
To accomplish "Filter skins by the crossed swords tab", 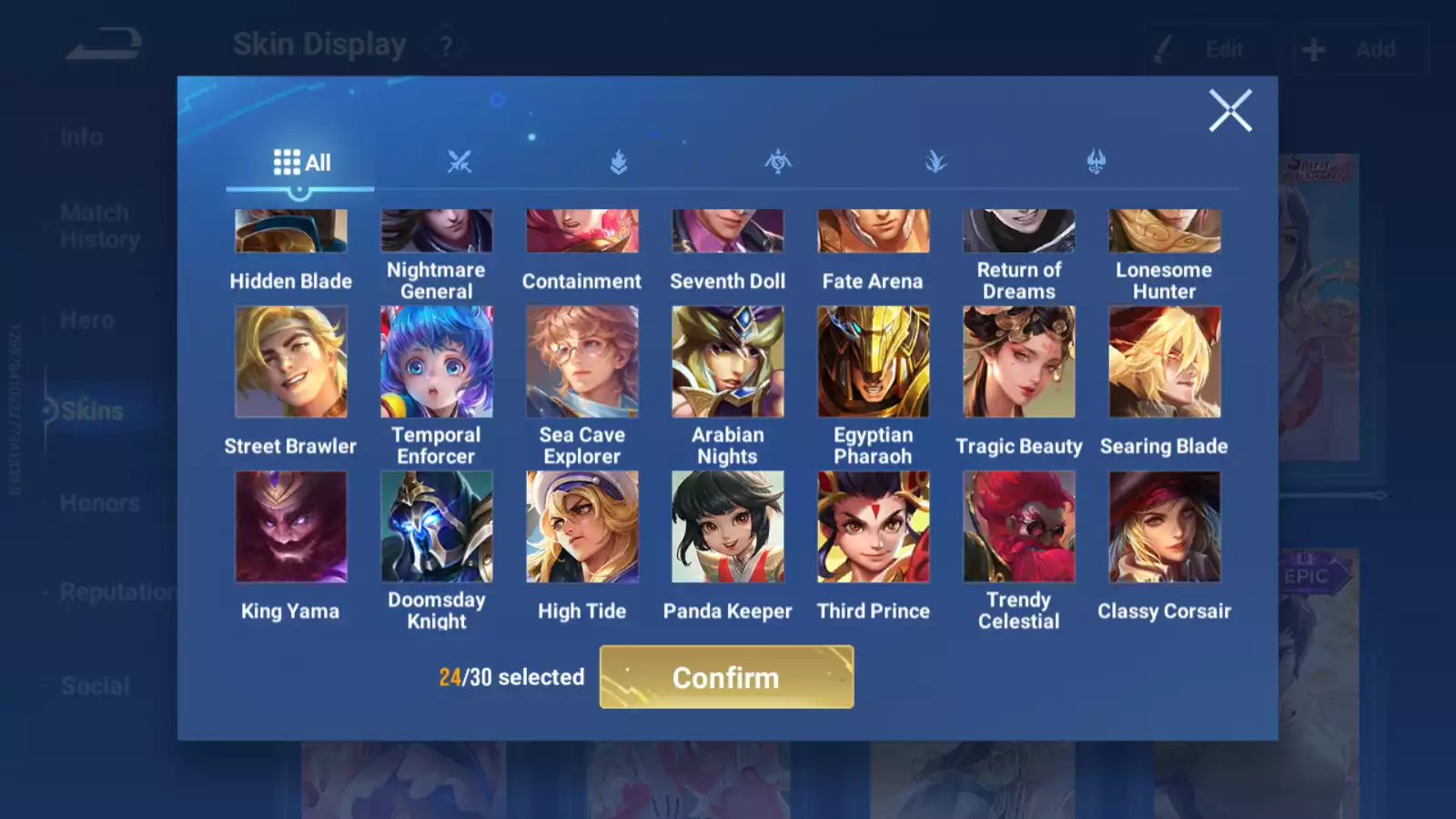I will [460, 163].
